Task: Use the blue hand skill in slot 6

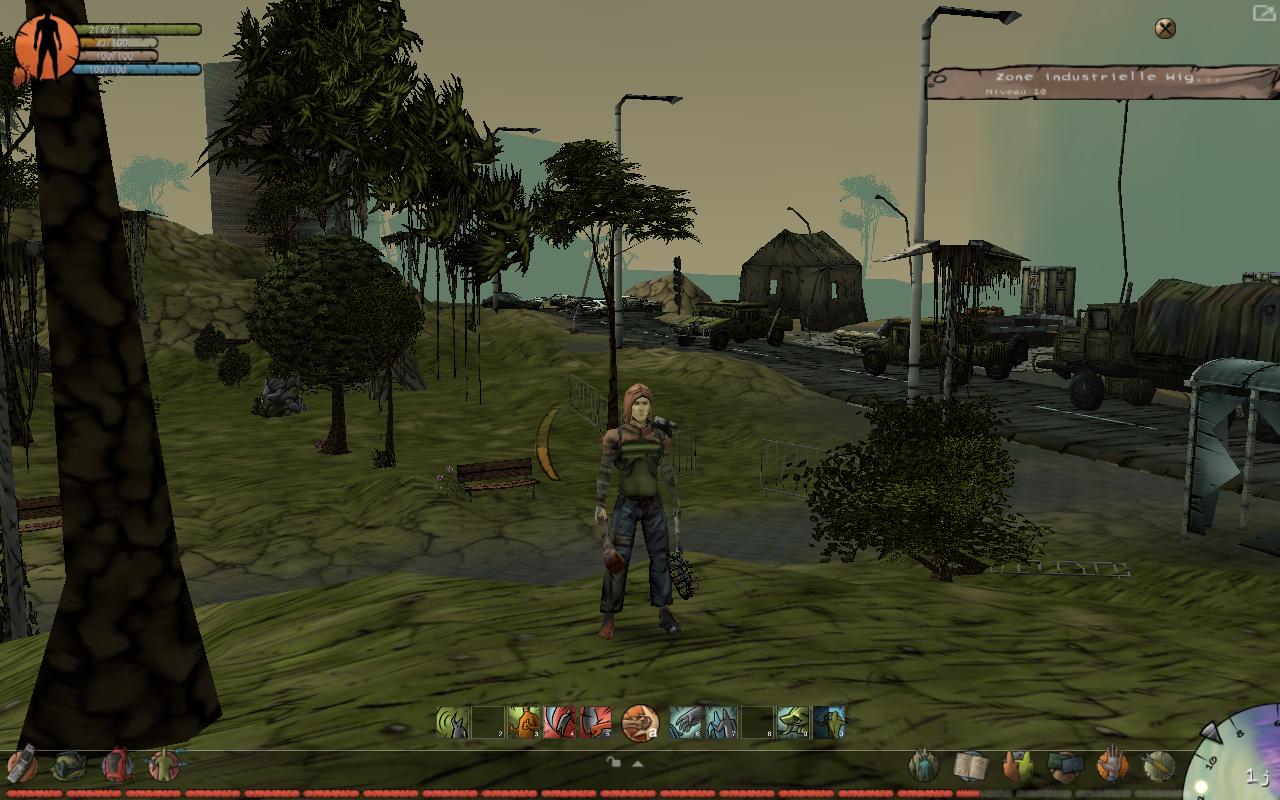Action: pyautogui.click(x=686, y=722)
